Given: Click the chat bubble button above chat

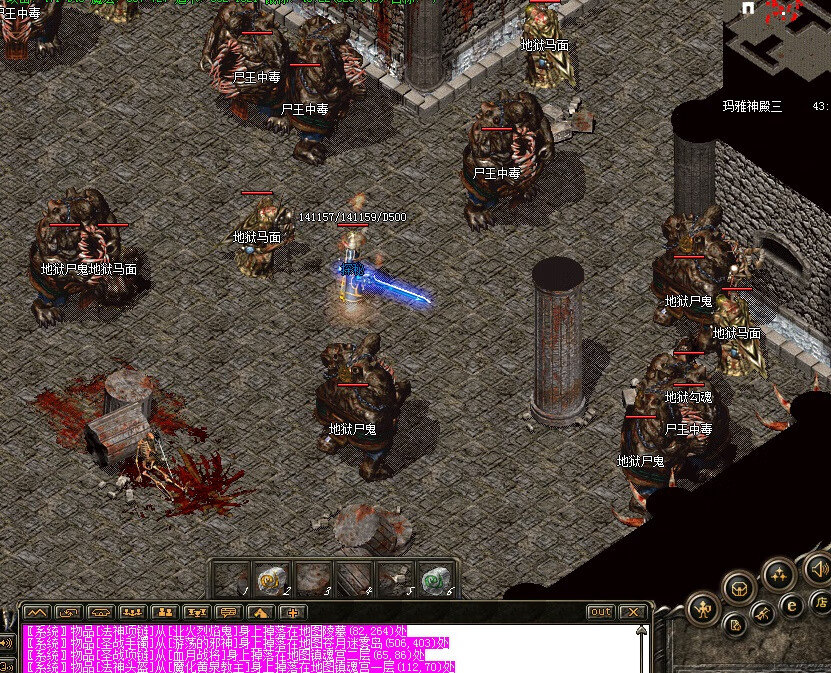Looking at the screenshot, I should (229, 611).
